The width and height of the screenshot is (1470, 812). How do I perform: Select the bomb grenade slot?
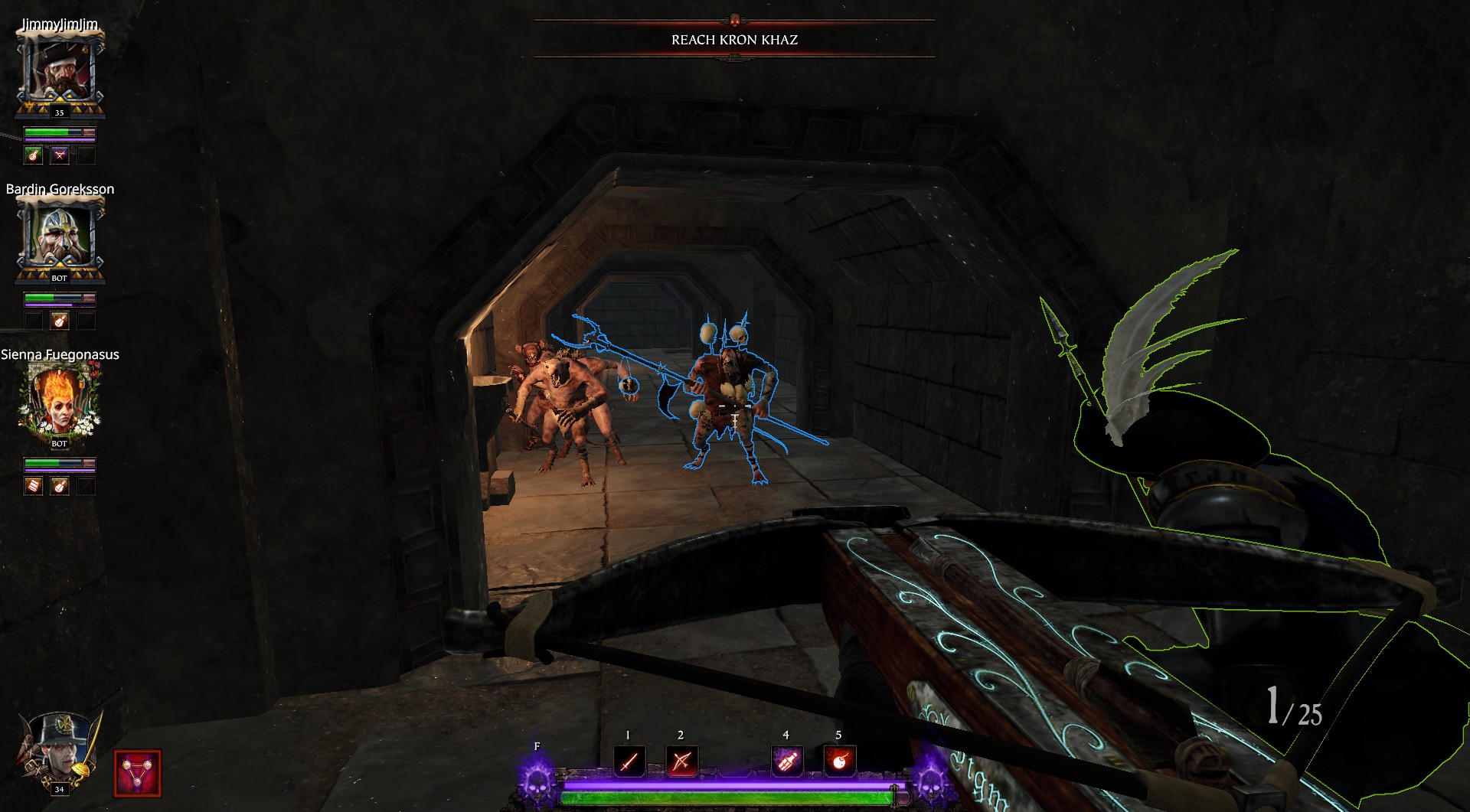click(839, 761)
